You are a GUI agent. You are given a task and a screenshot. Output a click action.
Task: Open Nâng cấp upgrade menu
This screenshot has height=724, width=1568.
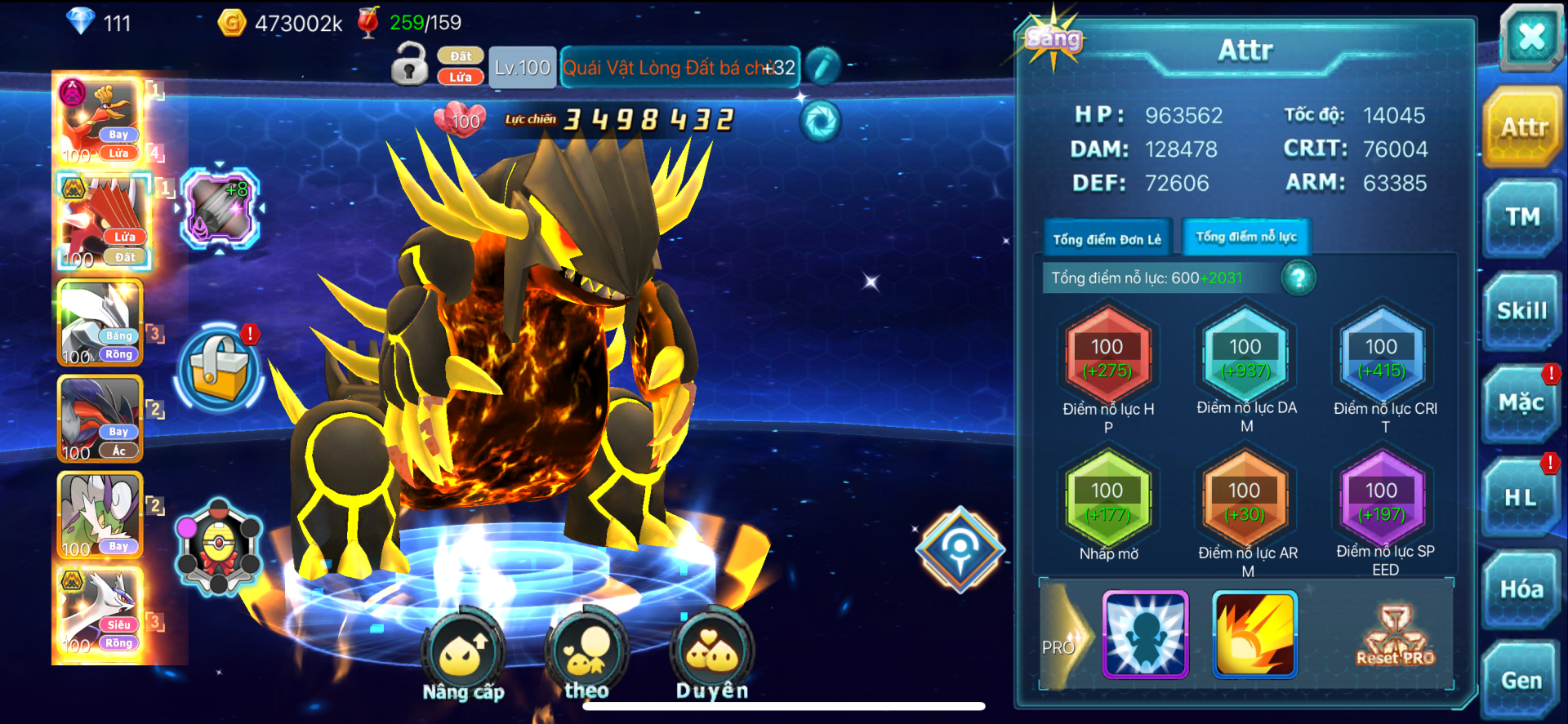point(463,654)
